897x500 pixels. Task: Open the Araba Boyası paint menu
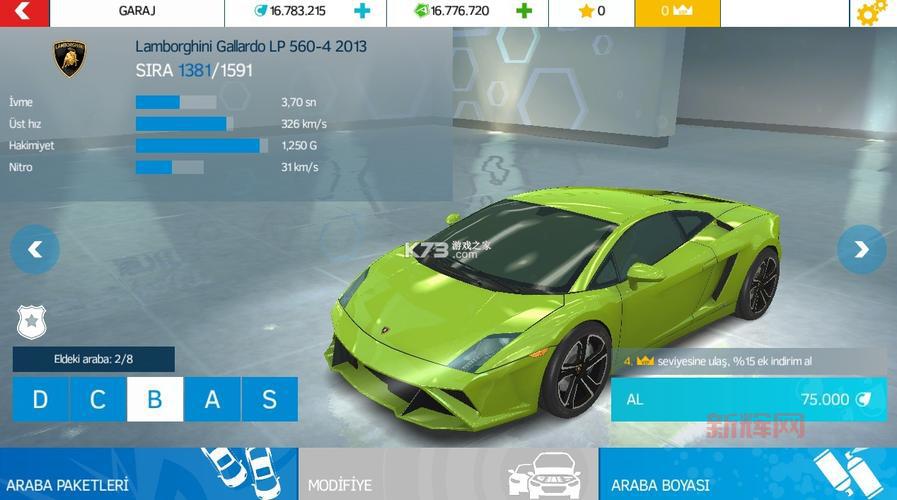point(747,475)
